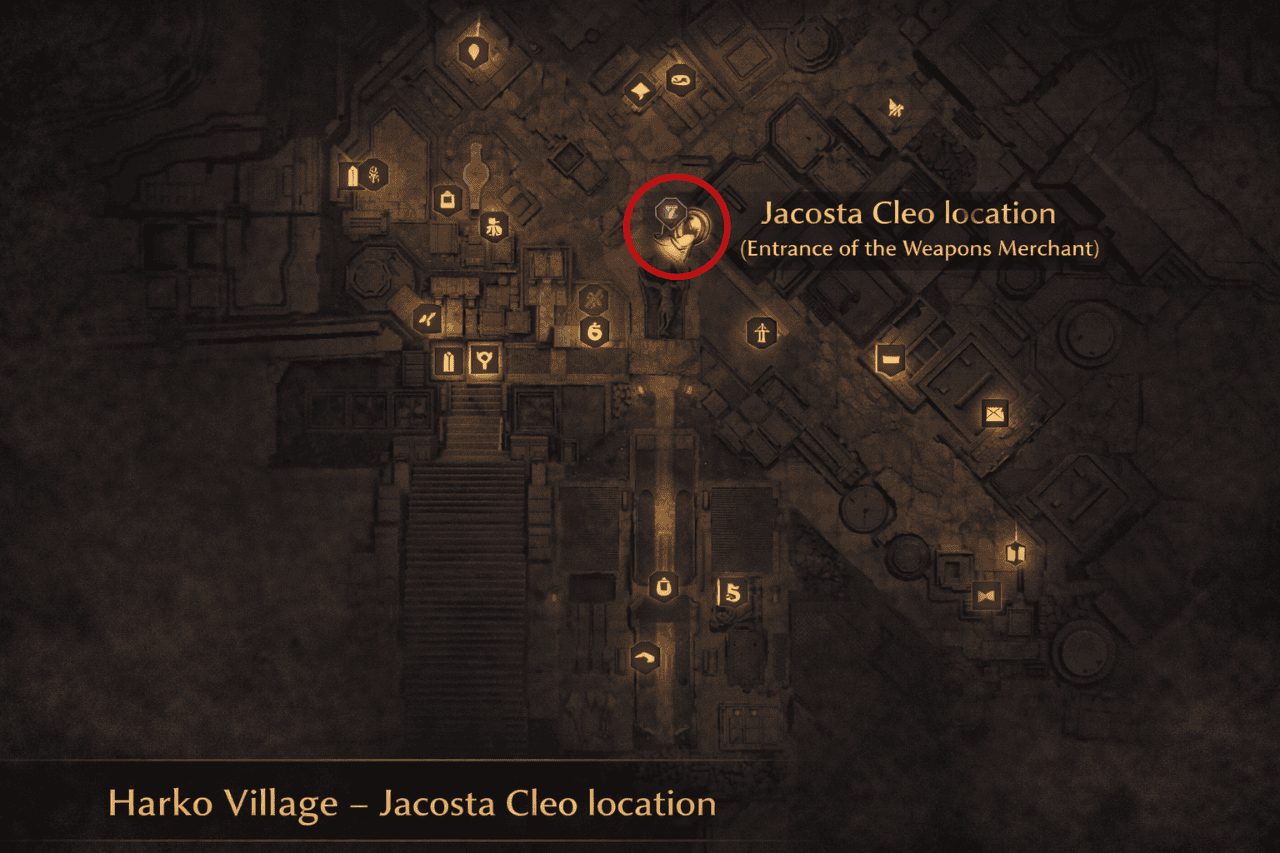Select the flat bar banner marker
1280x853 pixels.
tap(888, 358)
